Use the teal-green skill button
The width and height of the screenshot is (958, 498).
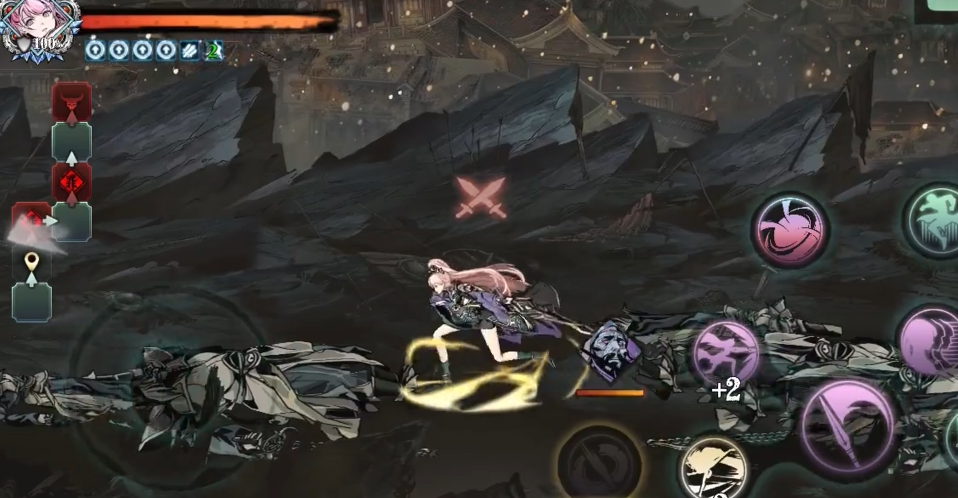tap(934, 220)
